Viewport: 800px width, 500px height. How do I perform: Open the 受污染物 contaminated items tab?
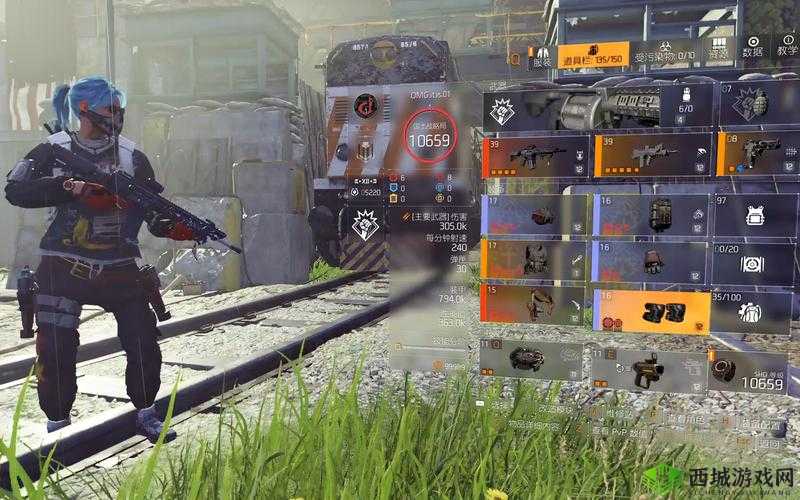[665, 55]
